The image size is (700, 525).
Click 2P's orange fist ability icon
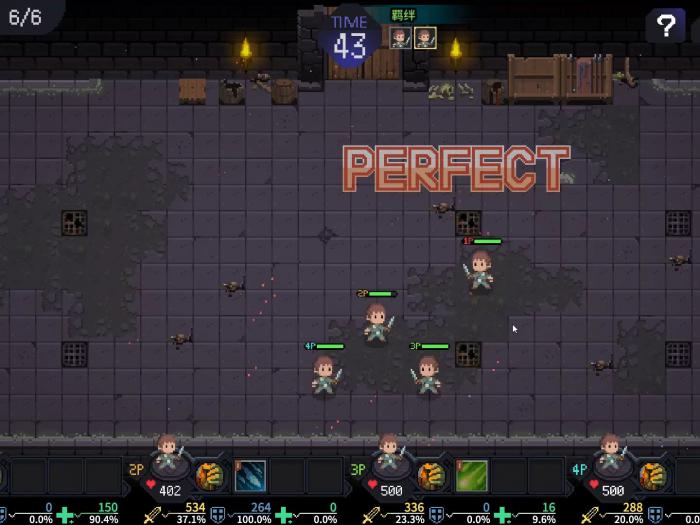(209, 474)
